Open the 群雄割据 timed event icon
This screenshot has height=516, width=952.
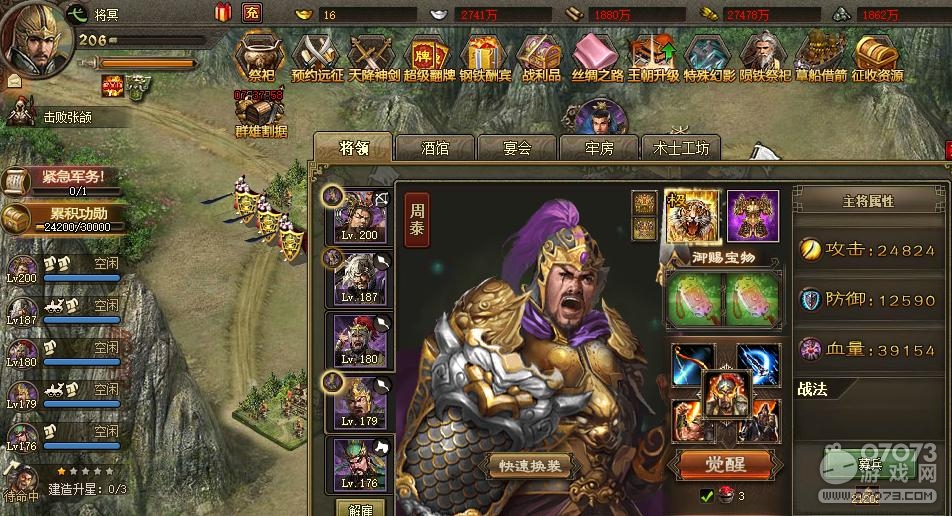pyautogui.click(x=260, y=112)
